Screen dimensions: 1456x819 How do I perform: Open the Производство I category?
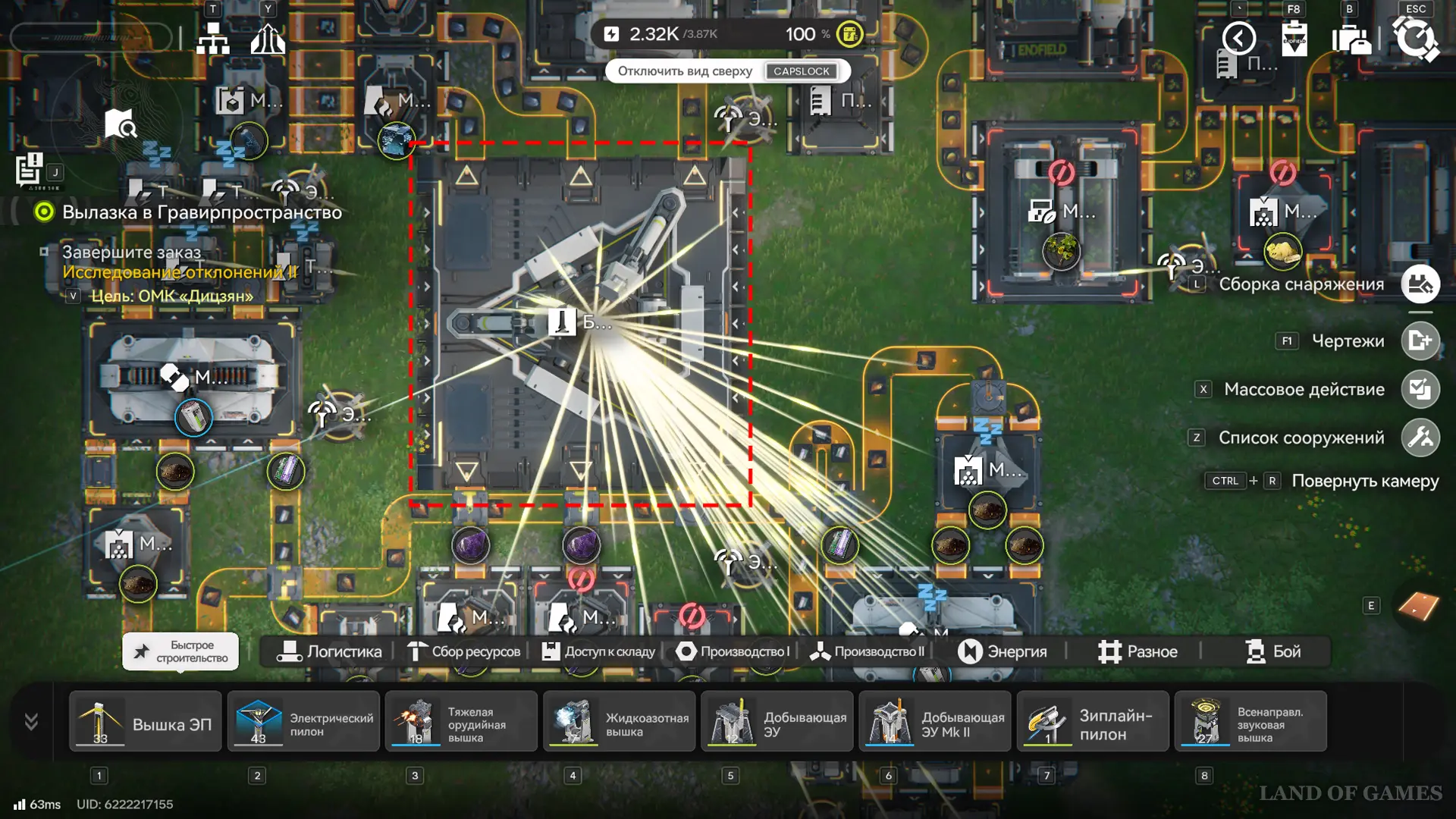pos(733,651)
